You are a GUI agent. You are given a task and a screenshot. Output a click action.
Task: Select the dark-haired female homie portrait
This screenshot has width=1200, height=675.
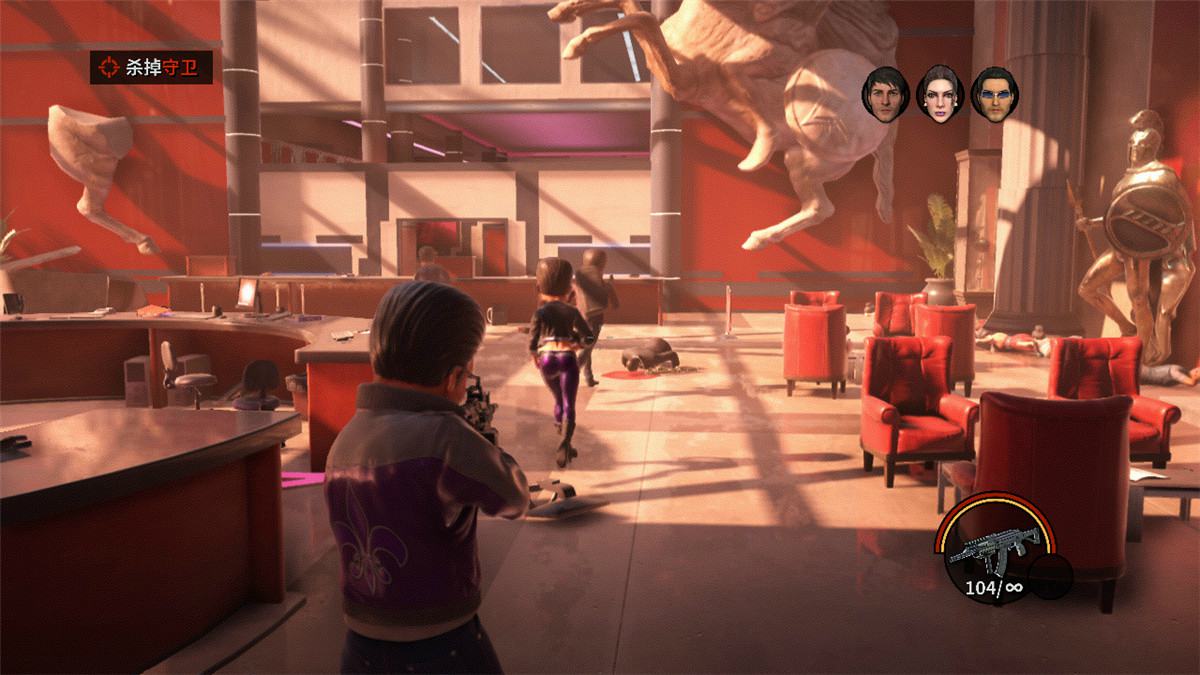tap(939, 93)
